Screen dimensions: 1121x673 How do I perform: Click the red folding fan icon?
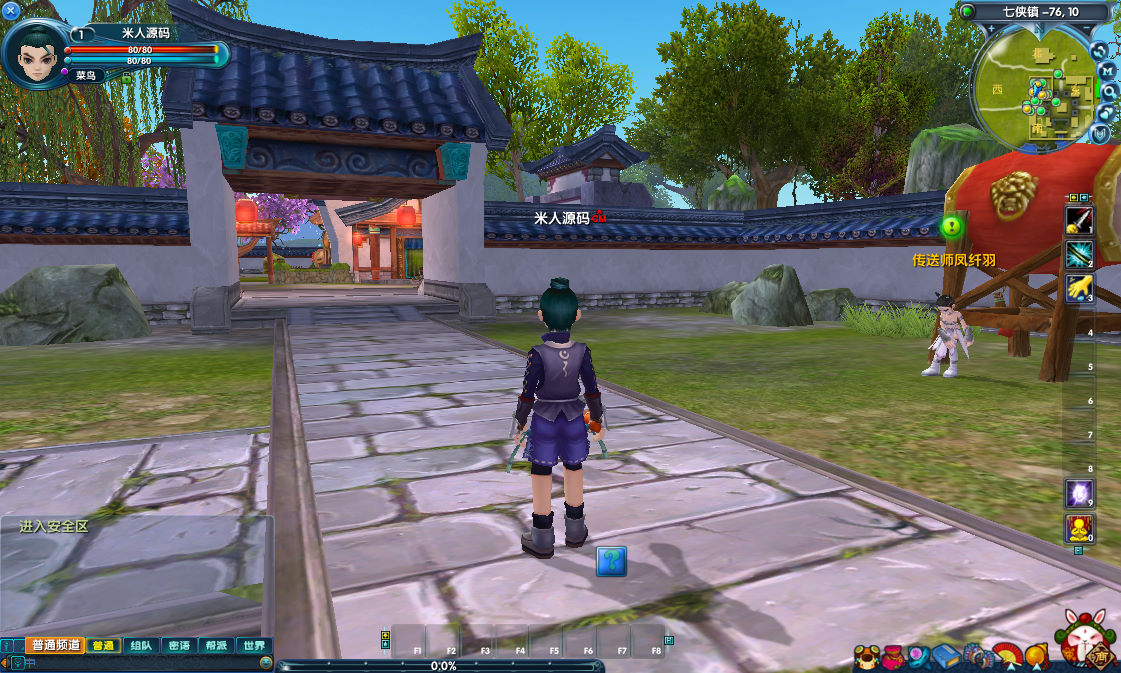point(1008,657)
